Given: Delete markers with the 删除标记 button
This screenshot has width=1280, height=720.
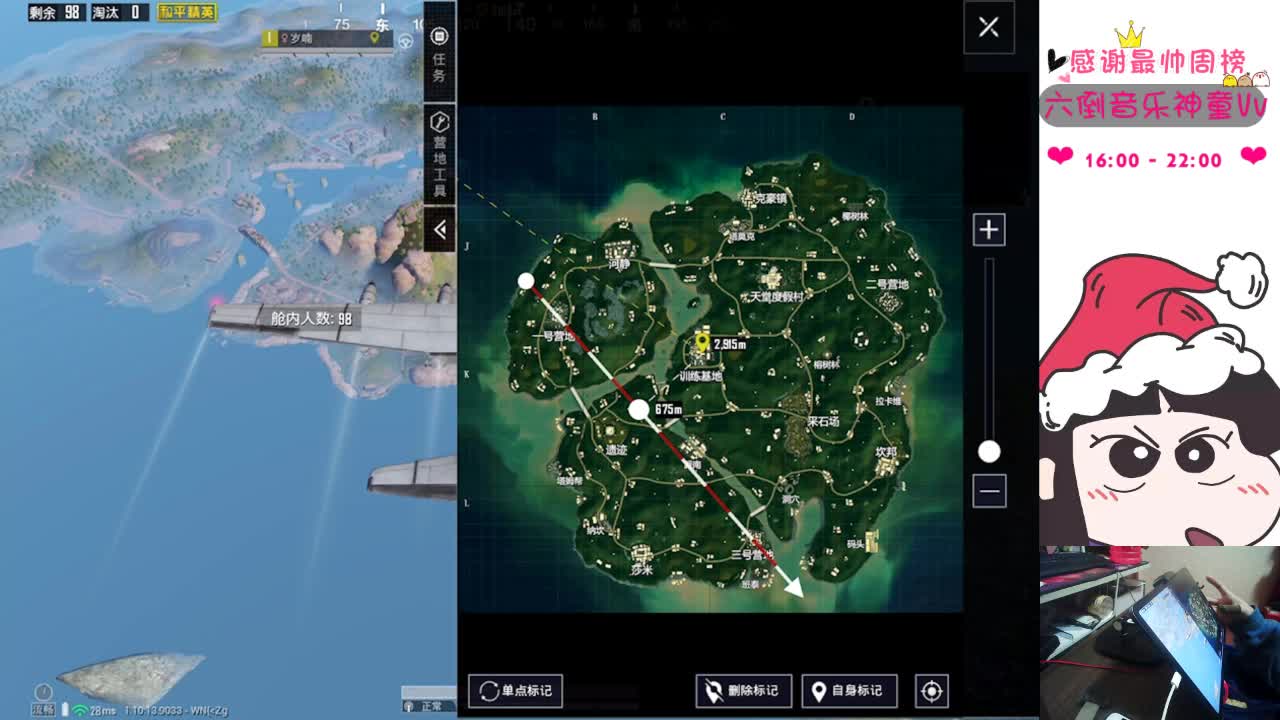Looking at the screenshot, I should click(x=743, y=690).
